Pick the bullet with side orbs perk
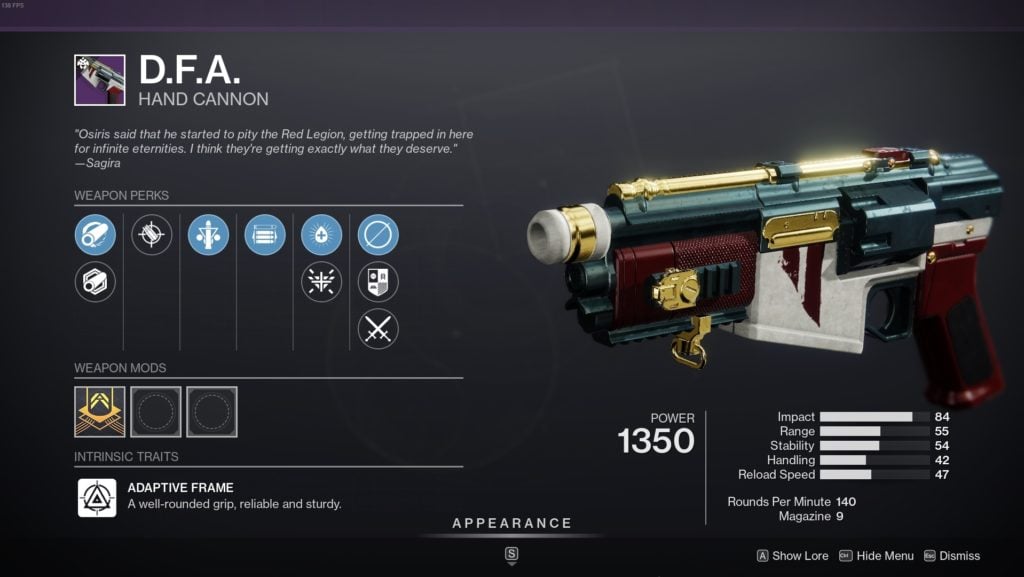The image size is (1024, 577). tap(208, 235)
